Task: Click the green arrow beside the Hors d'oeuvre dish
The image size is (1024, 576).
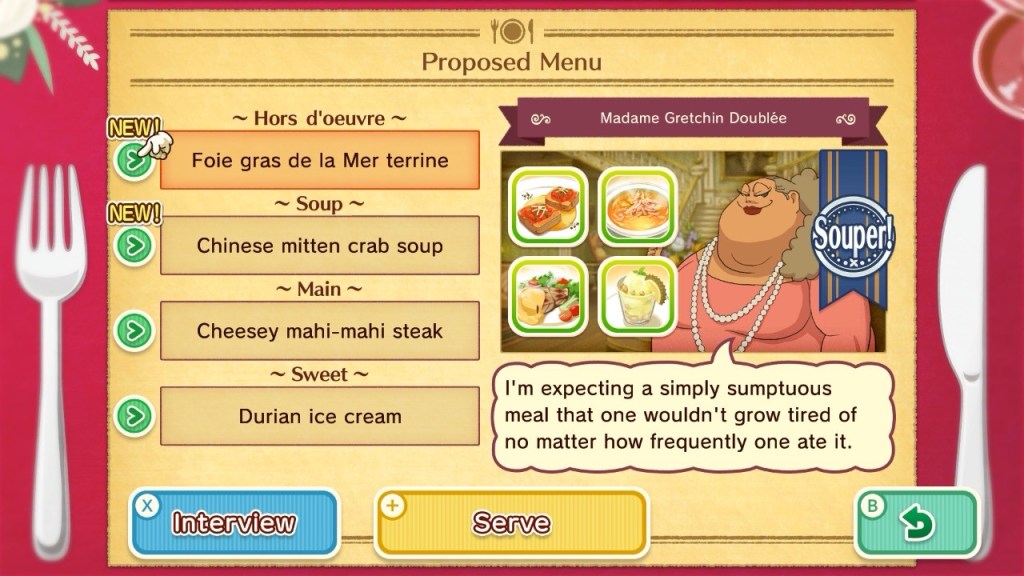Action: [134, 160]
